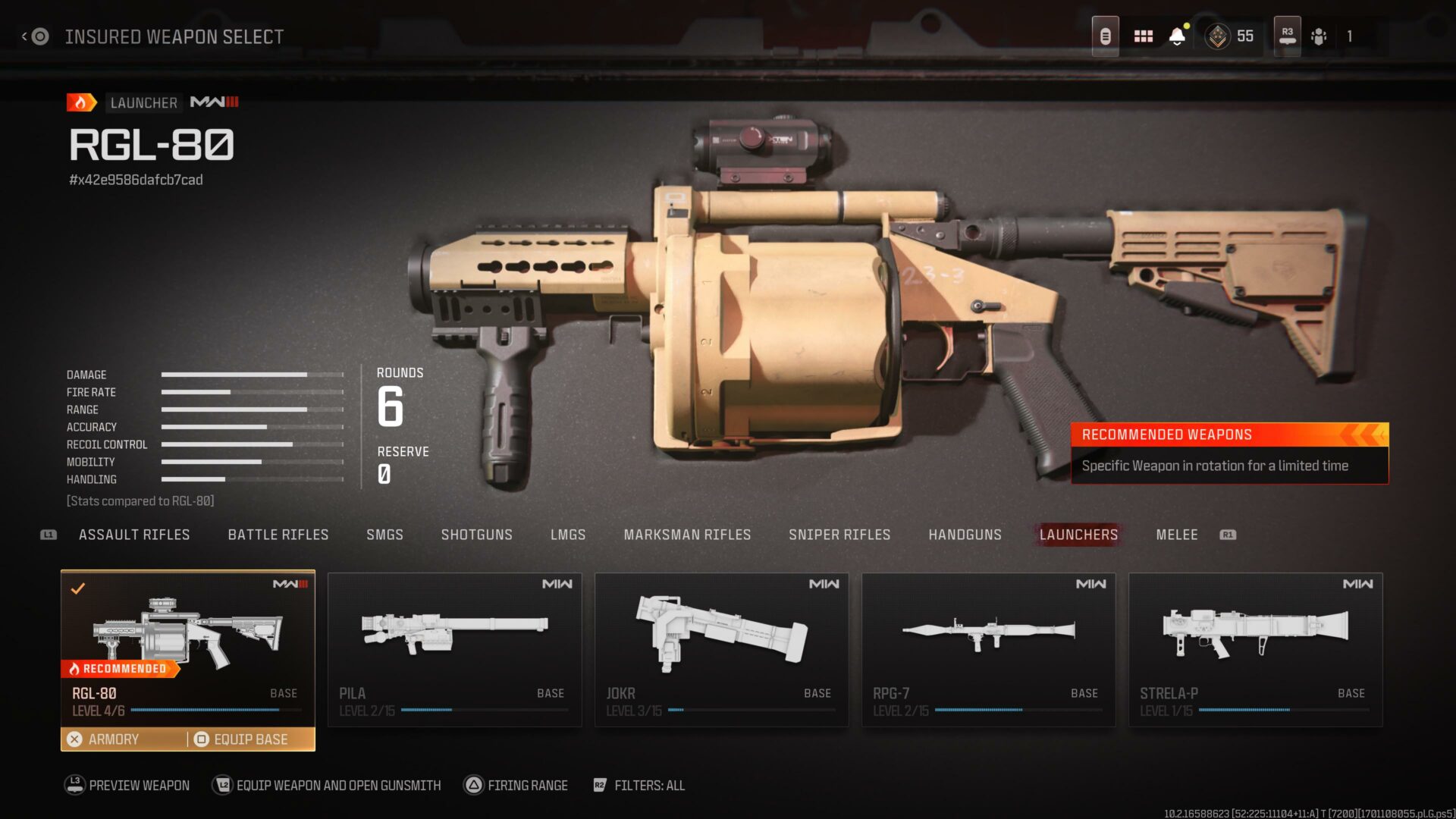The image size is (1456, 819).
Task: Select the MWIII logo beside LAUNCHER label
Action: pos(213,102)
